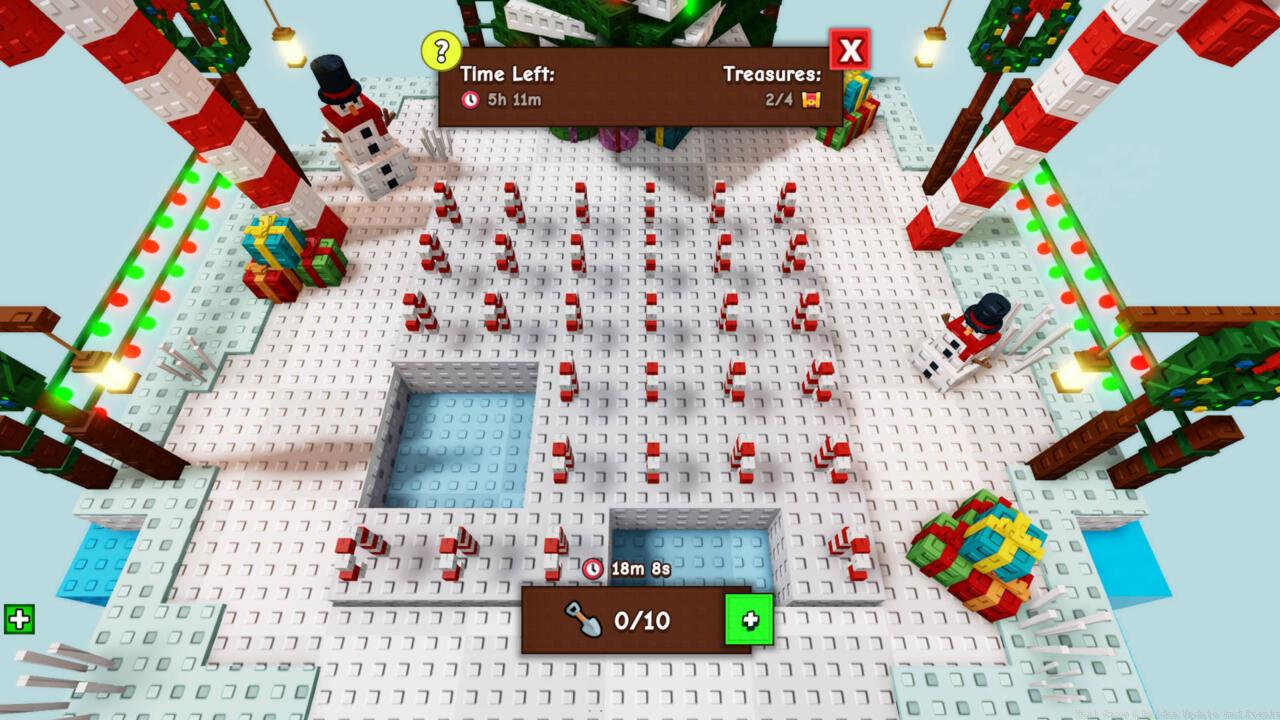Click the green plus icon in bottom-left corner
The height and width of the screenshot is (720, 1280).
click(19, 619)
